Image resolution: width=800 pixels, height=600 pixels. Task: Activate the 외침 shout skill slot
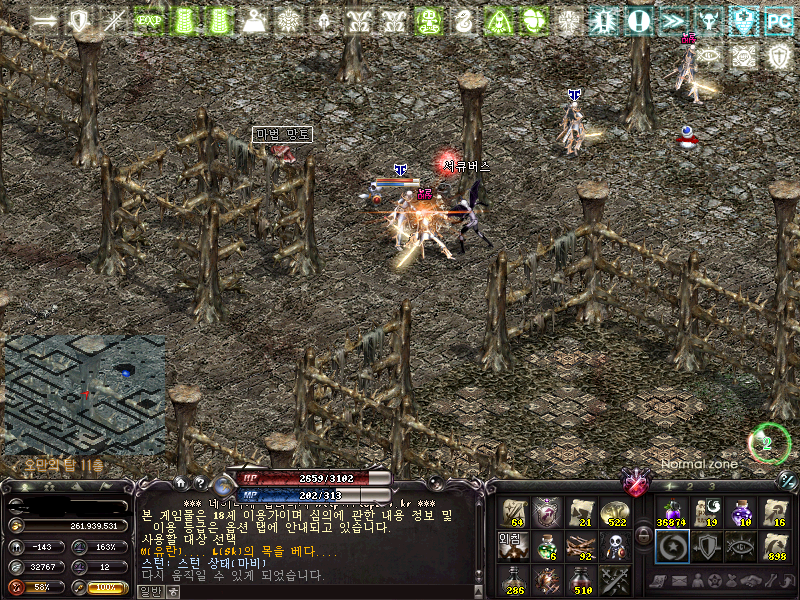(513, 547)
